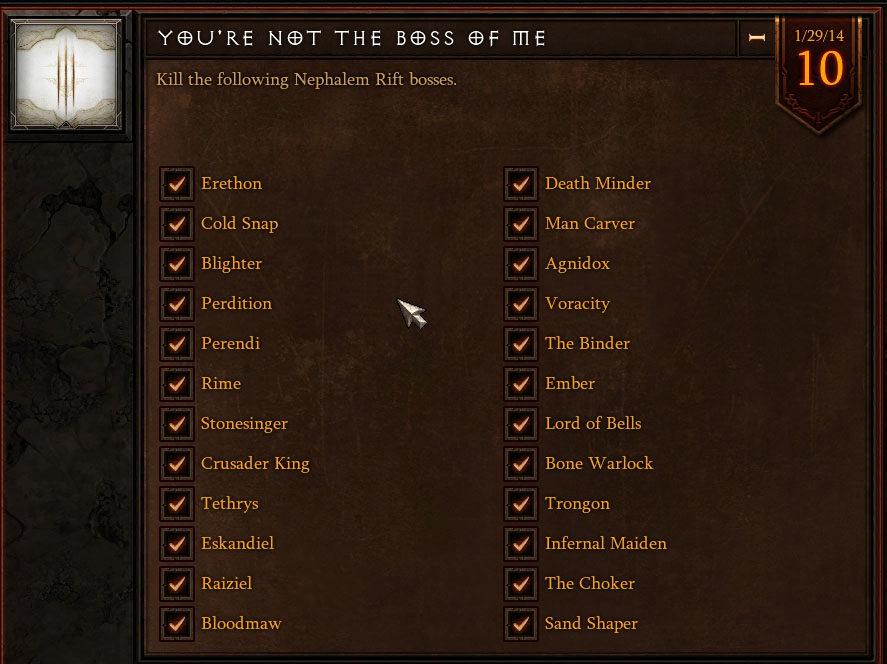Click the achievement emblem thumbnail

(x=65, y=75)
